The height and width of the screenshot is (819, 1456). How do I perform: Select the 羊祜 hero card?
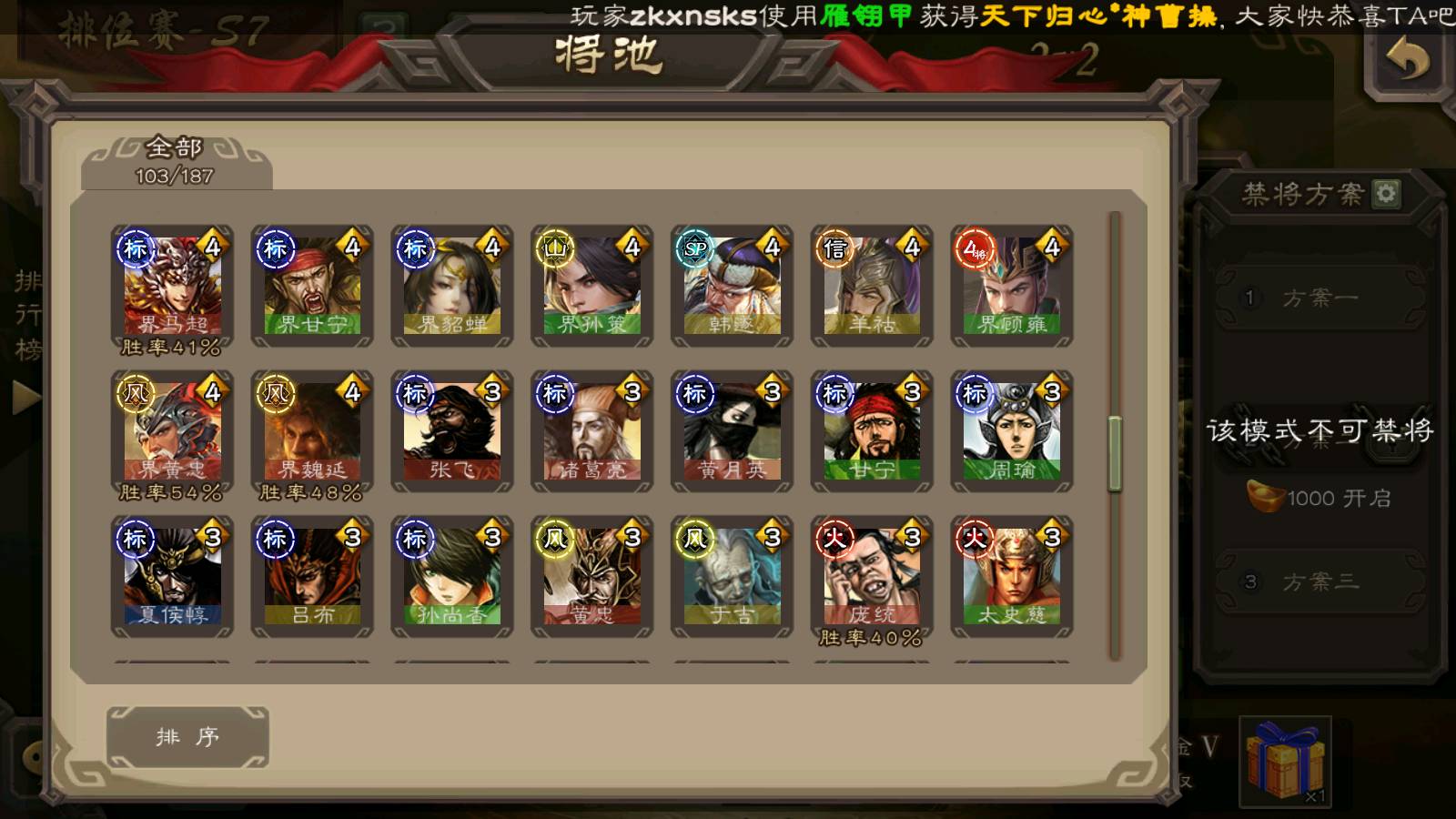coord(872,287)
